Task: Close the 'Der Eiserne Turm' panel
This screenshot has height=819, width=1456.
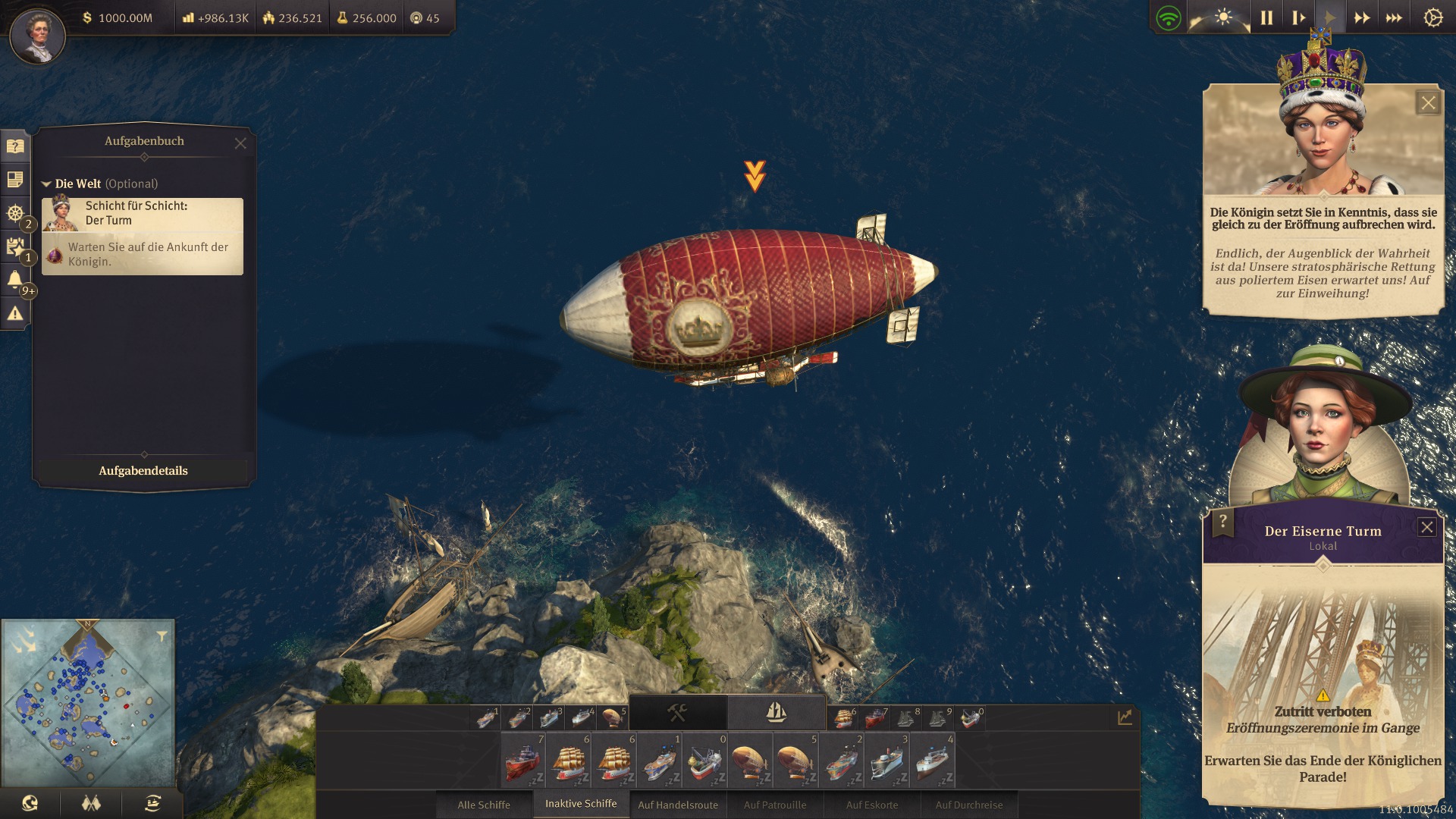Action: coord(1426,528)
